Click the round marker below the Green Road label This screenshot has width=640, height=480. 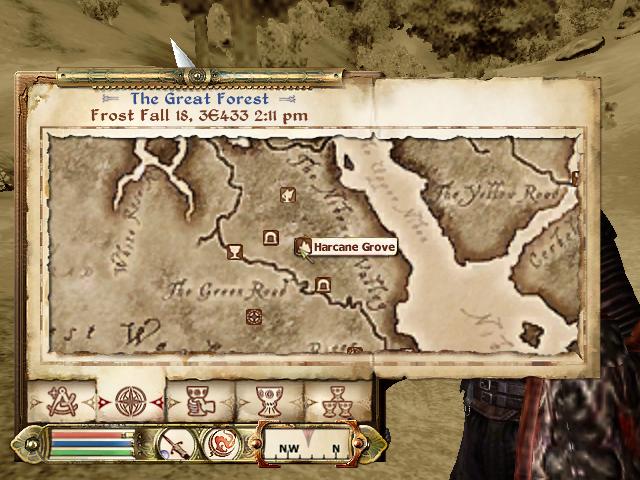click(x=253, y=317)
